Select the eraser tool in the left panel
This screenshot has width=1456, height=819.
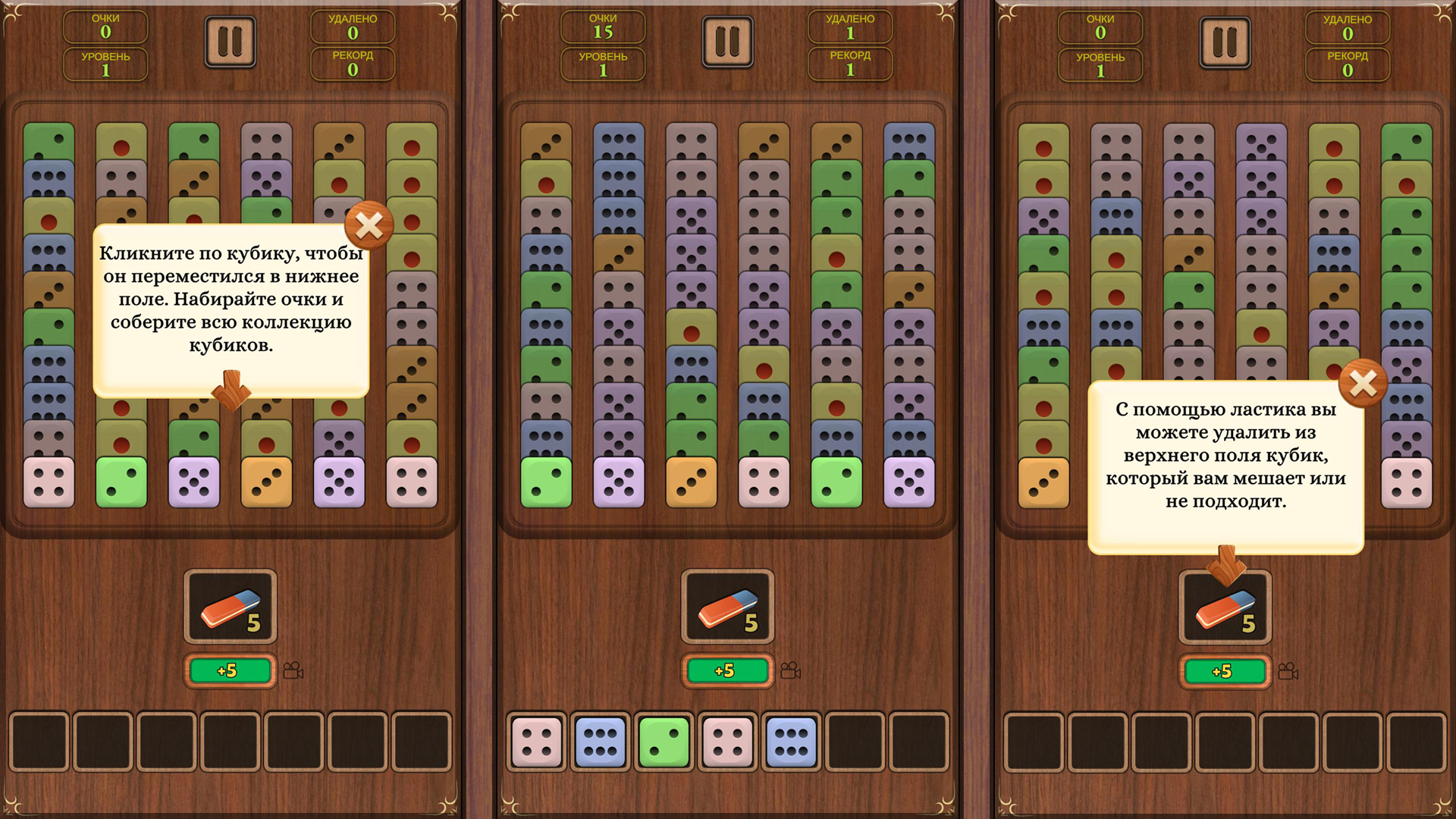point(229,608)
